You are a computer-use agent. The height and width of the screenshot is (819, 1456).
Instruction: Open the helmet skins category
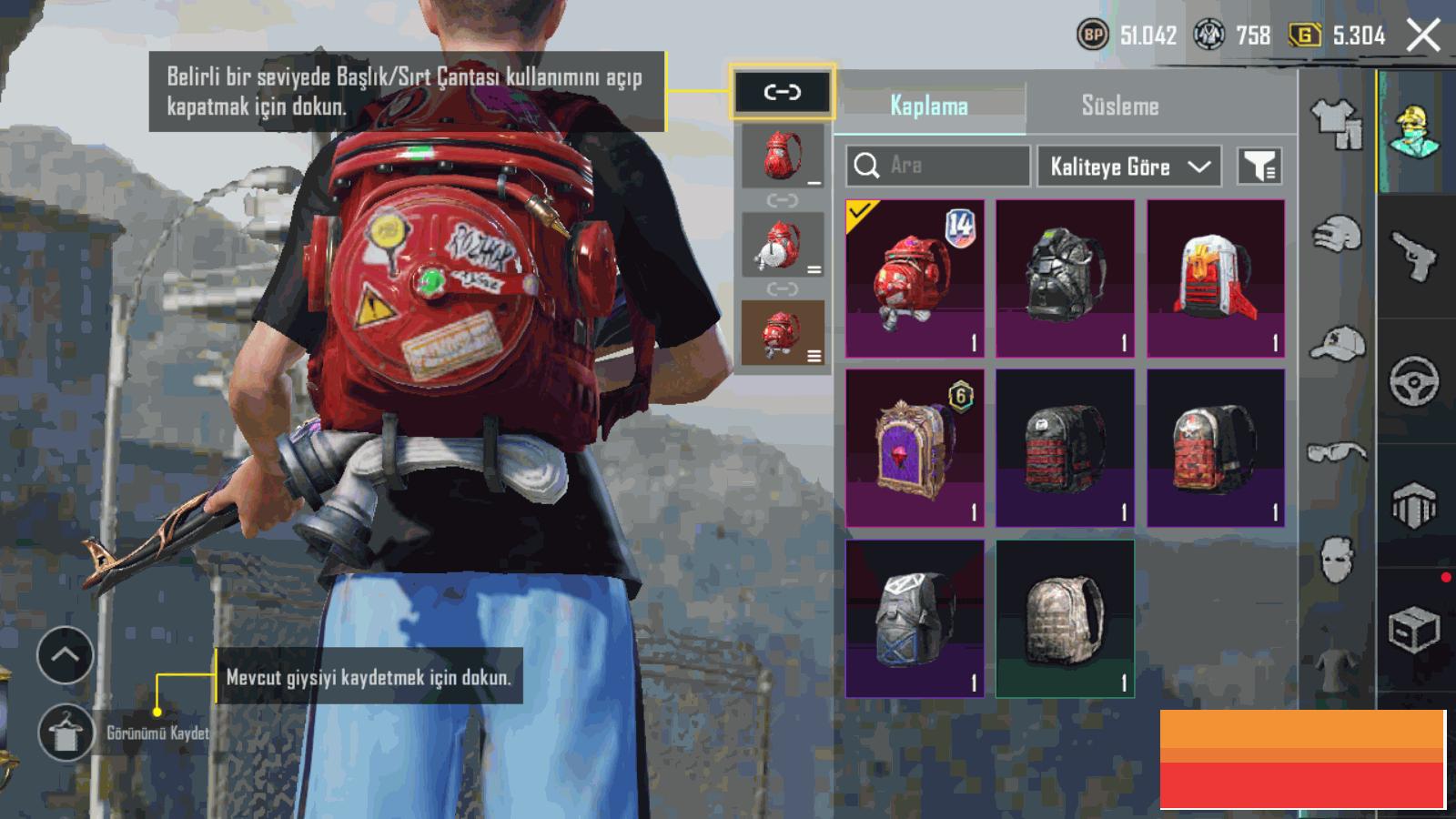1336,234
